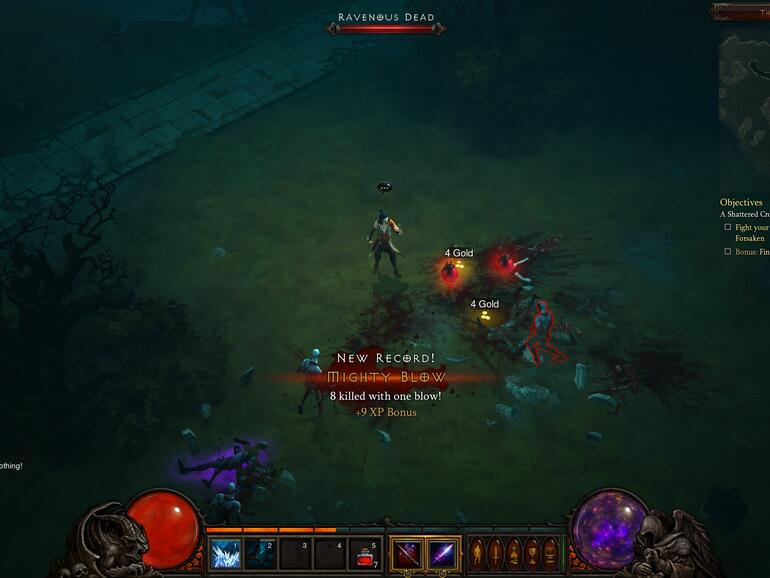Click the third menu button, right of the sword
The image size is (770, 578).
pos(513,553)
